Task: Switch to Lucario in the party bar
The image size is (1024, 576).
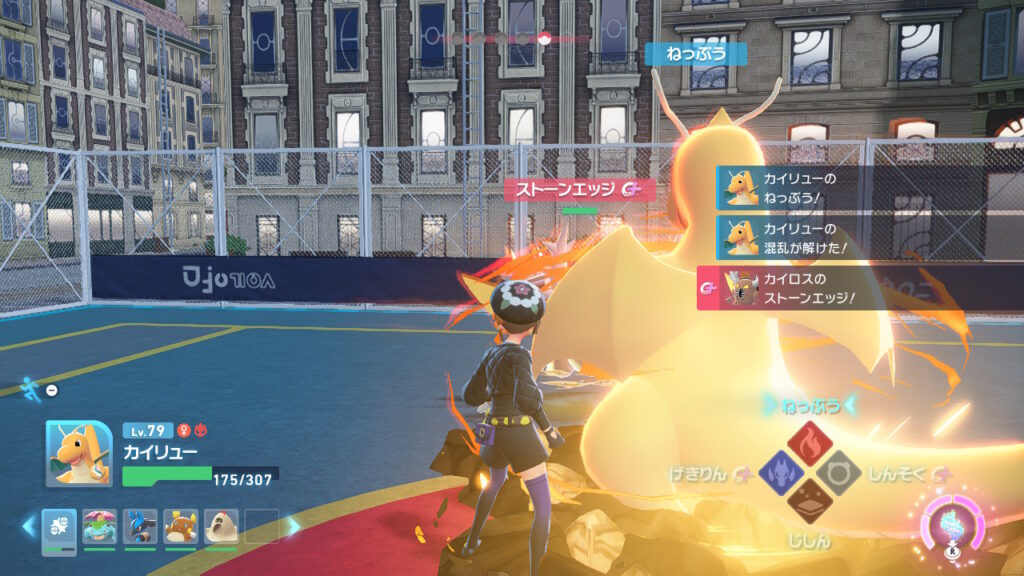Action: coord(140,526)
